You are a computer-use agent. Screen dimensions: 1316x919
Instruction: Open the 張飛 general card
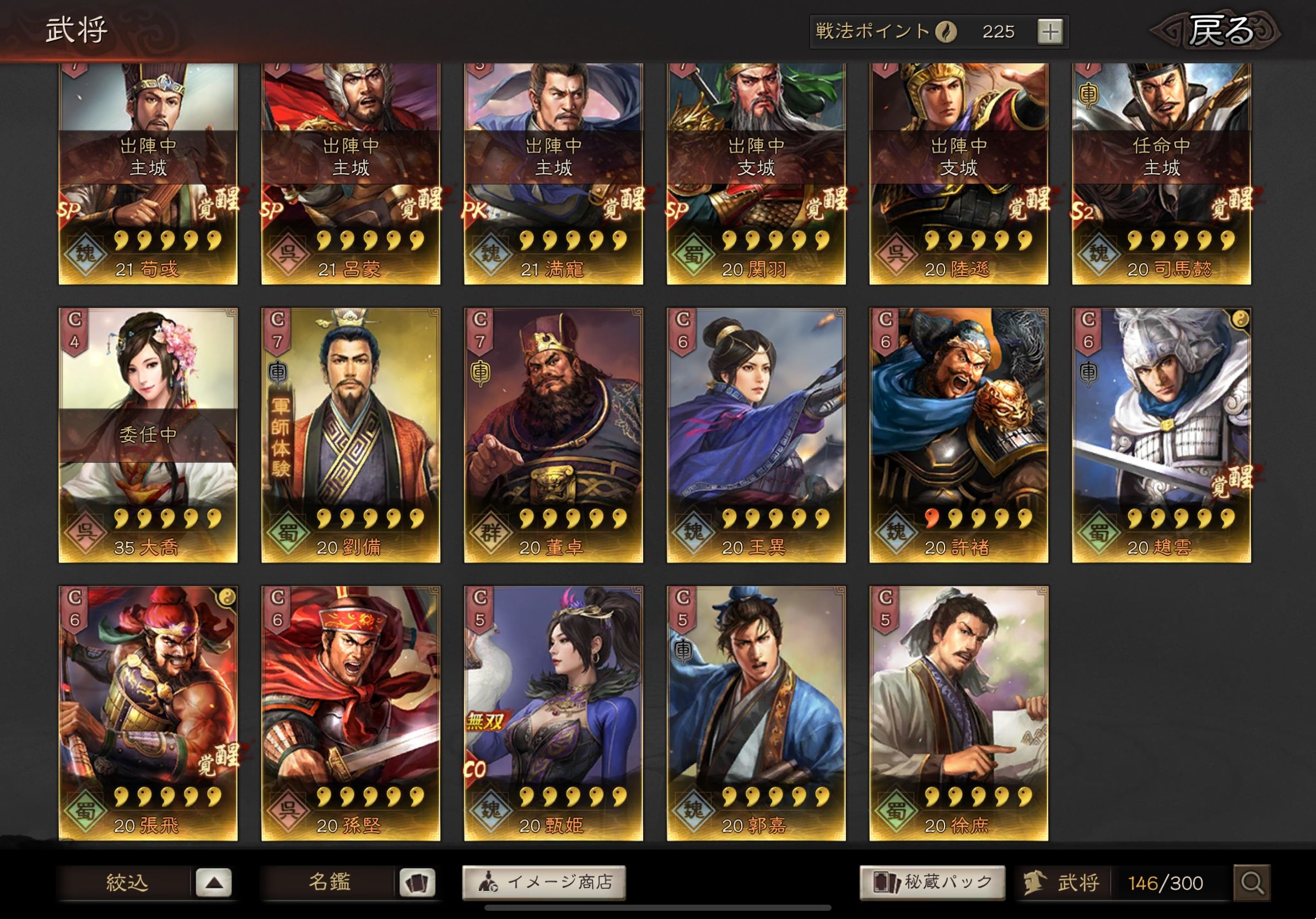click(148, 713)
